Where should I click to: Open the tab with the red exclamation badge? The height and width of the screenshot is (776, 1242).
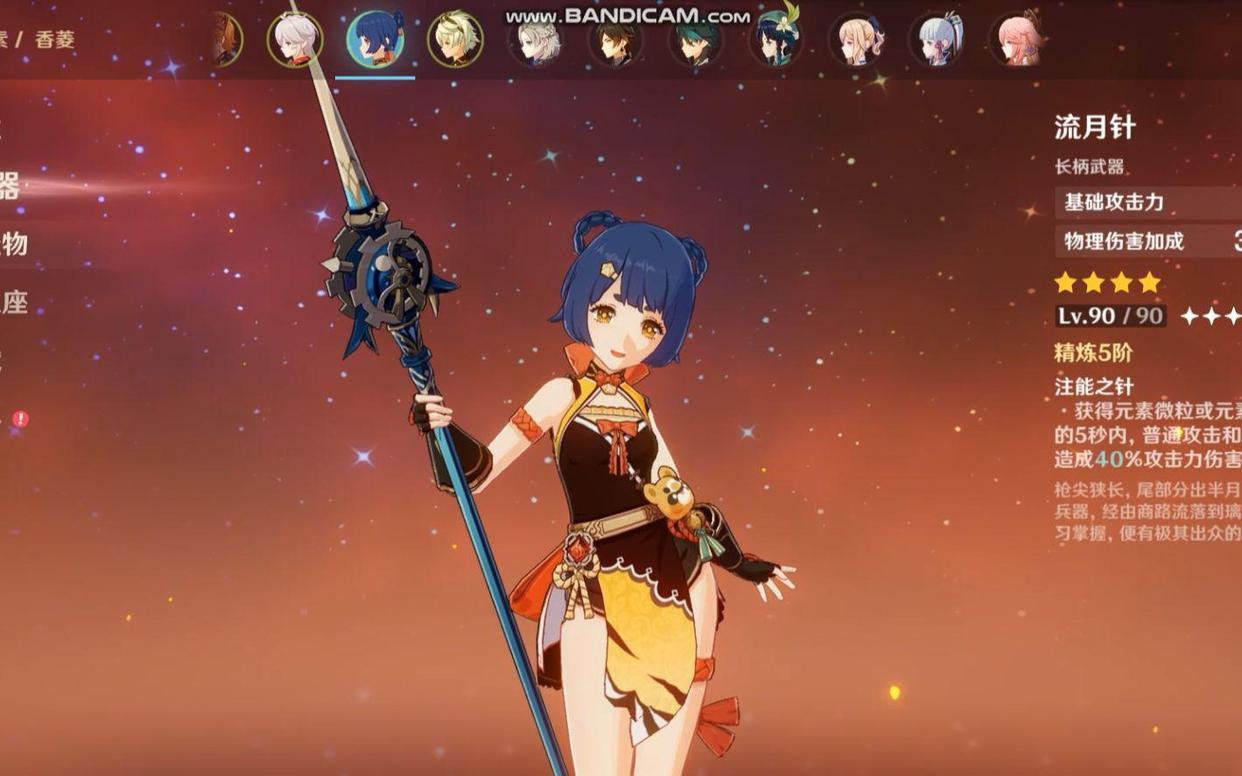tap(18, 419)
